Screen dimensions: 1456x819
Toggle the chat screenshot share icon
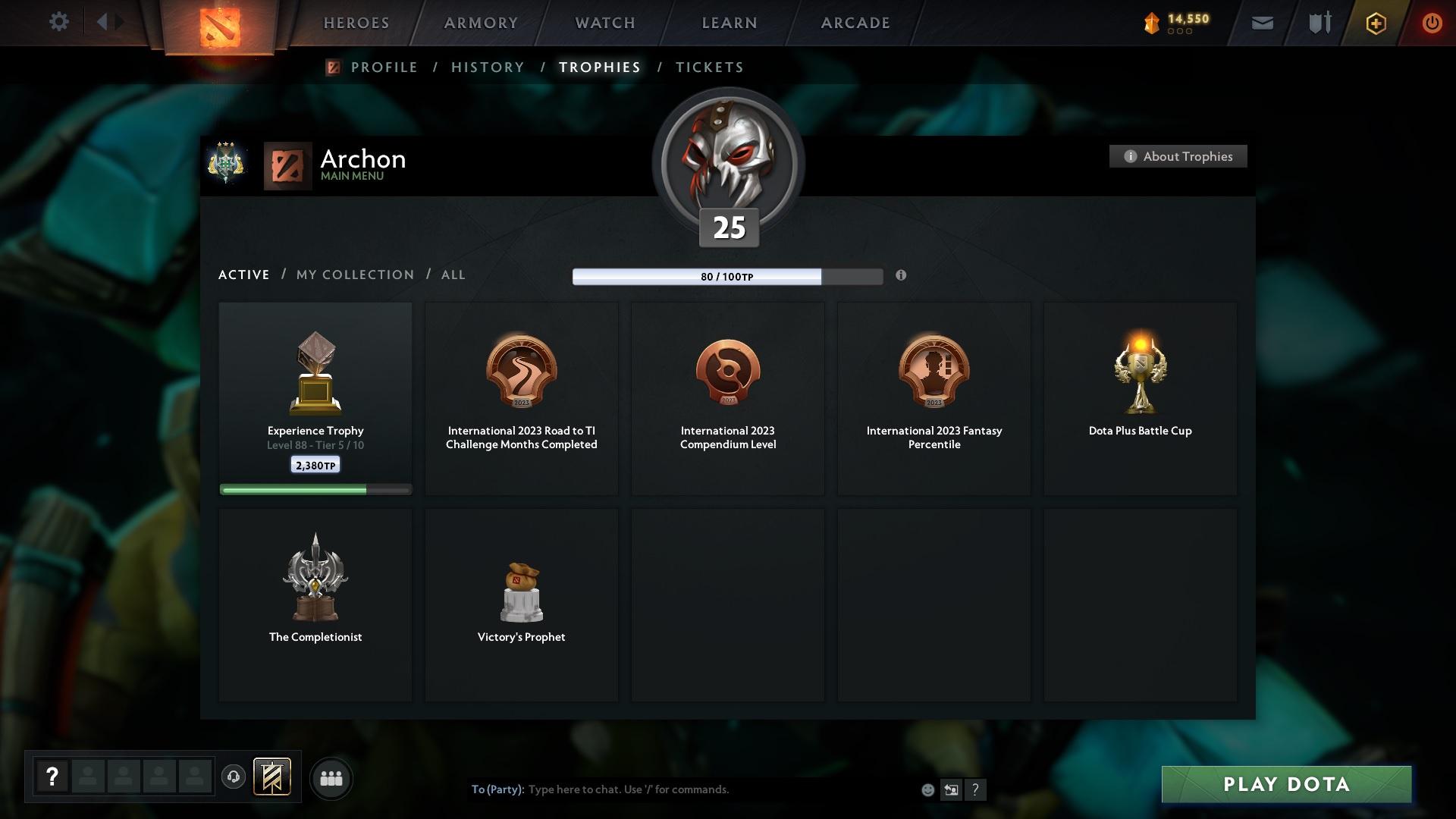951,789
